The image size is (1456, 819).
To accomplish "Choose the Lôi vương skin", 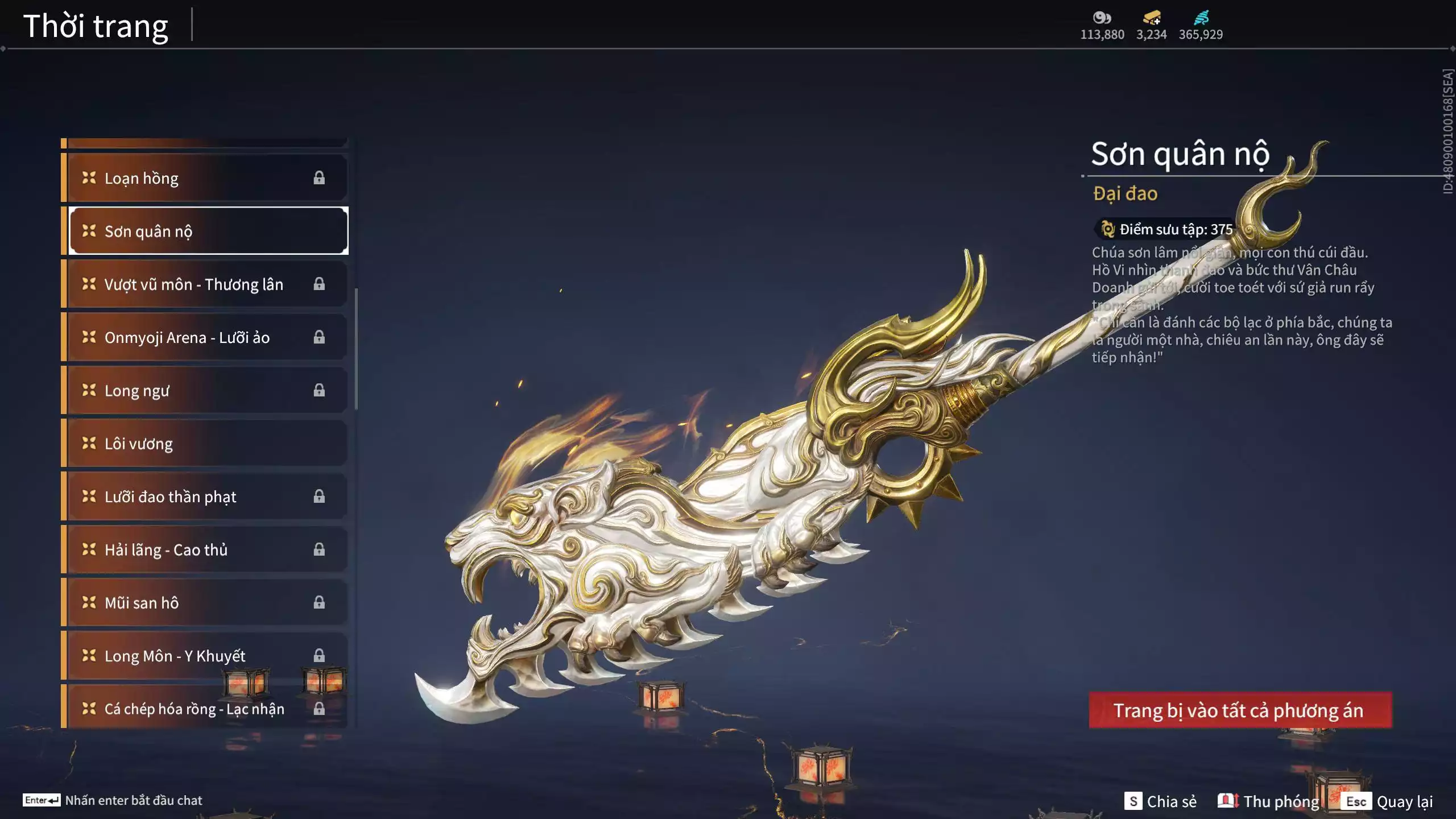I will 205,444.
